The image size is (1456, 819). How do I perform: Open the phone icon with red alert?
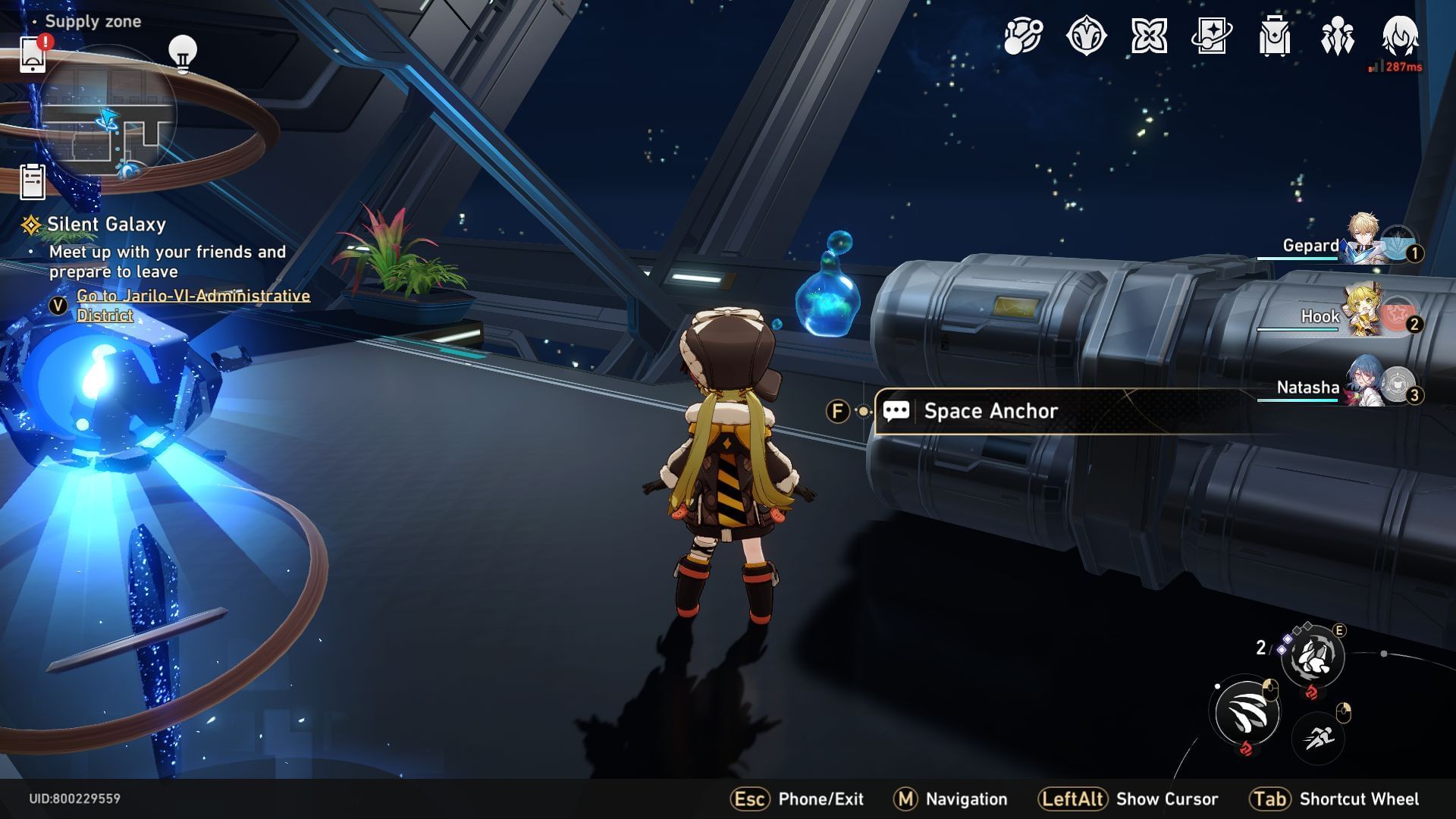click(x=32, y=54)
